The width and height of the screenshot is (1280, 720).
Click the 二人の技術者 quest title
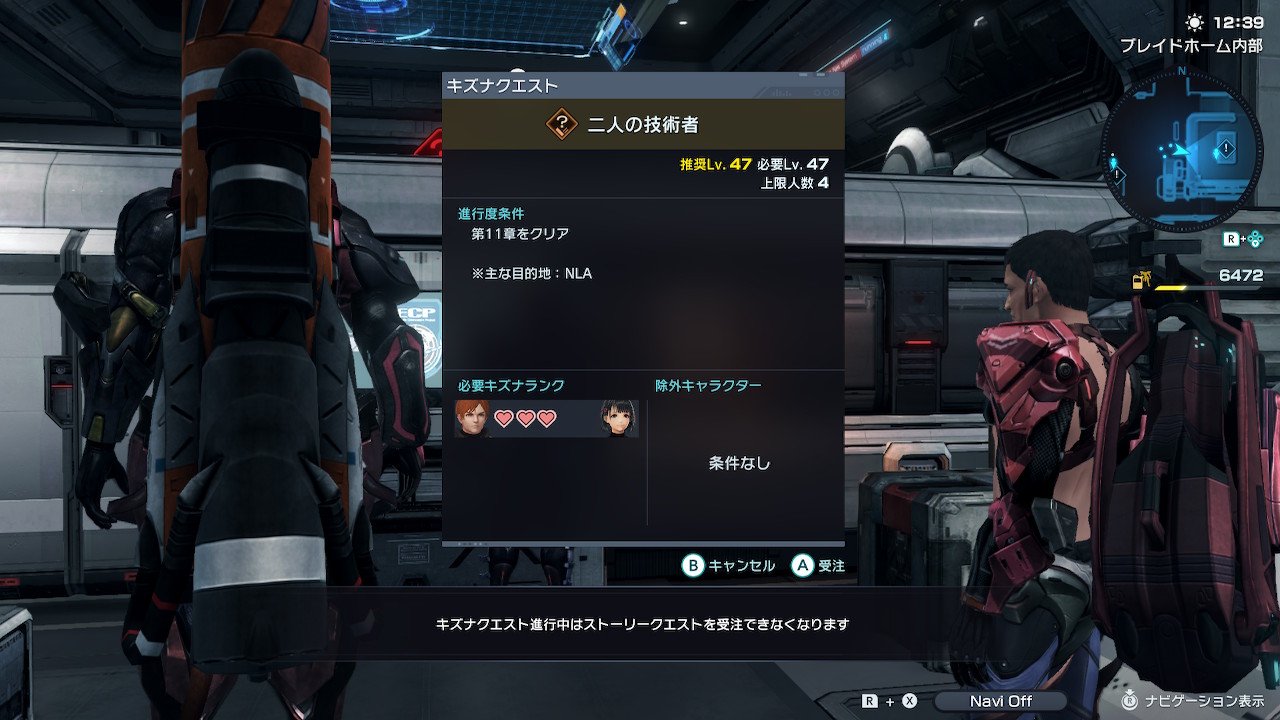(643, 125)
